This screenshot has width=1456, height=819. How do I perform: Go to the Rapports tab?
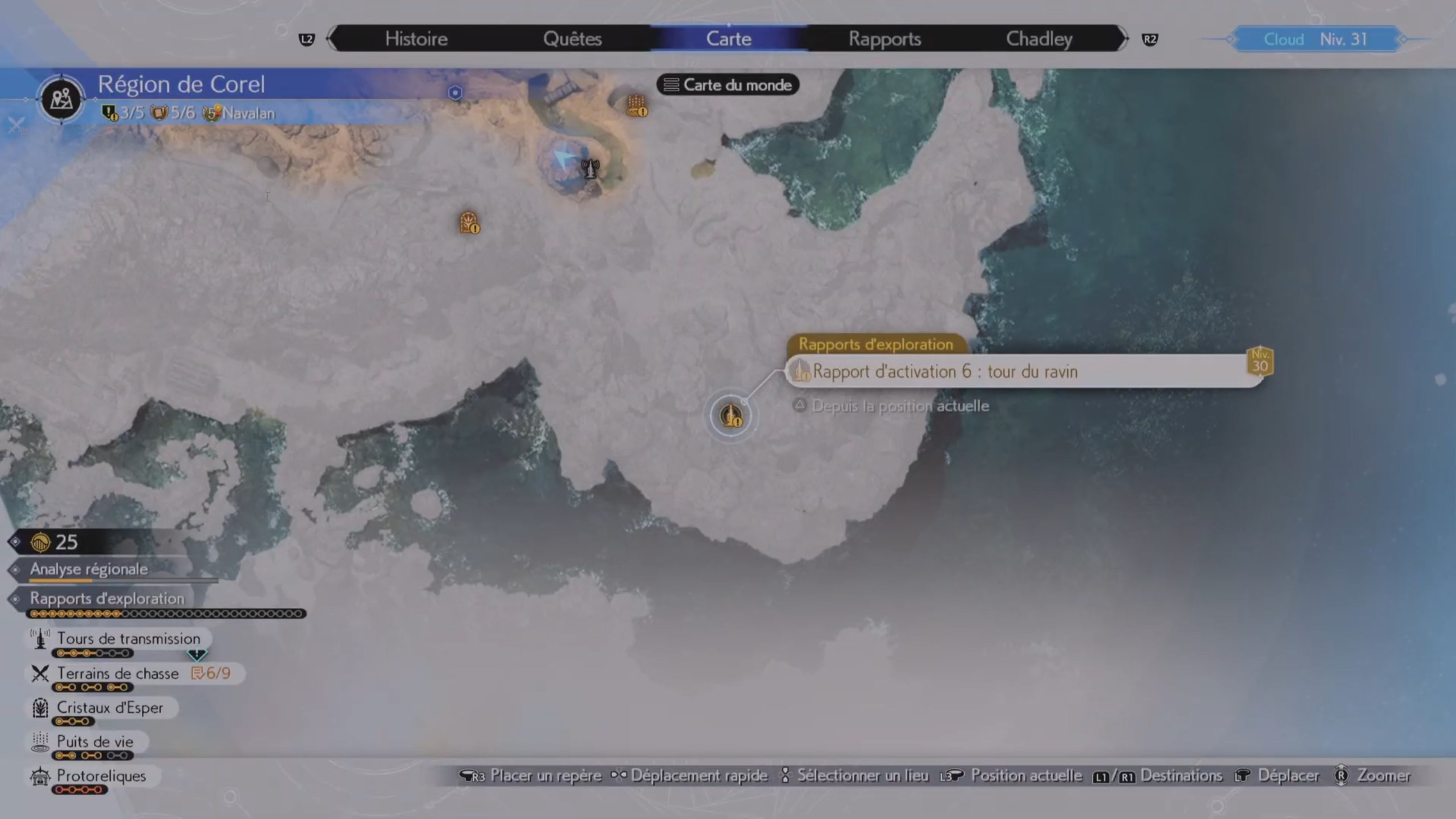tap(885, 38)
